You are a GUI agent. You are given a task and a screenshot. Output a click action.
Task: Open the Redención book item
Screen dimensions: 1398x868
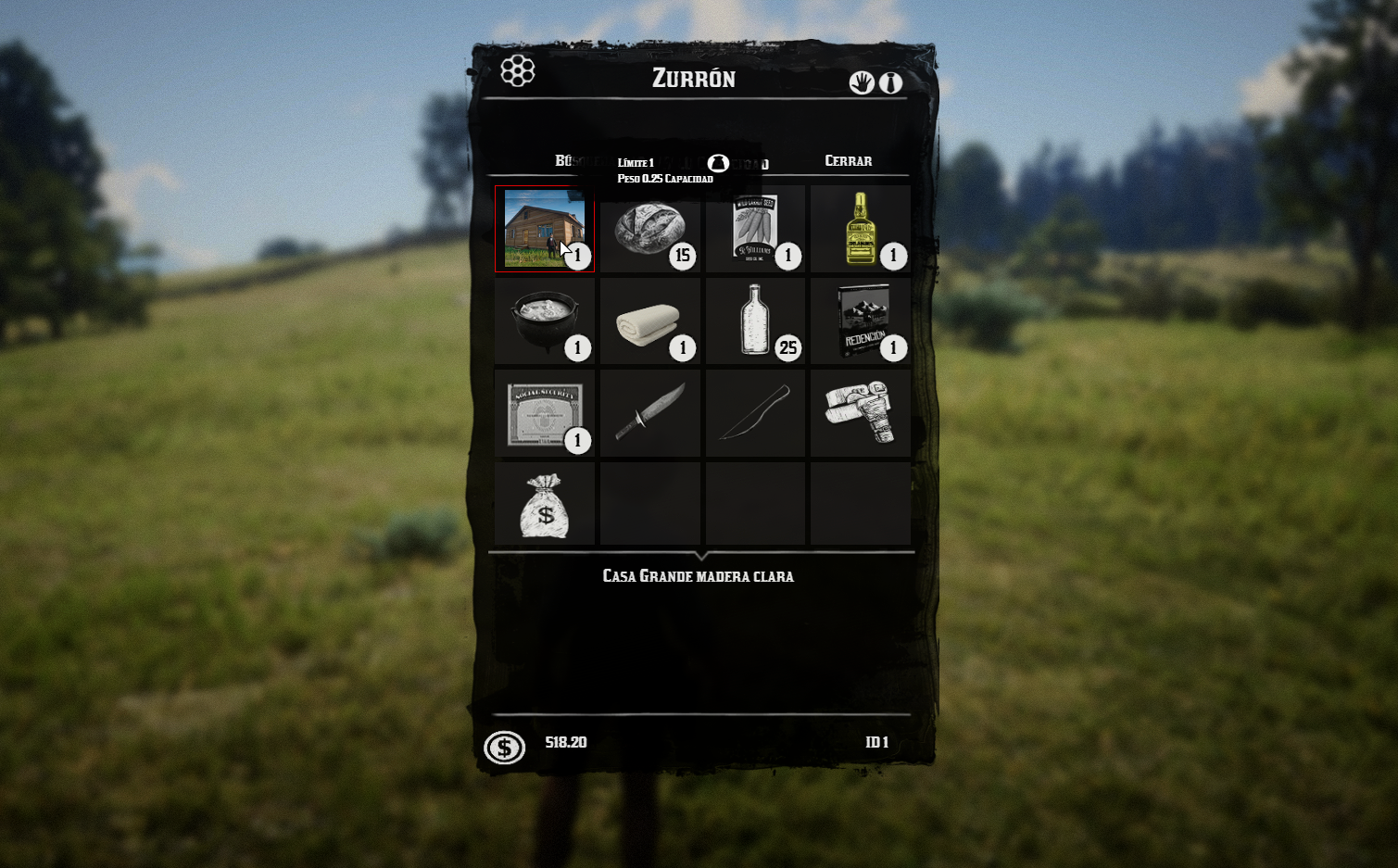click(x=861, y=321)
